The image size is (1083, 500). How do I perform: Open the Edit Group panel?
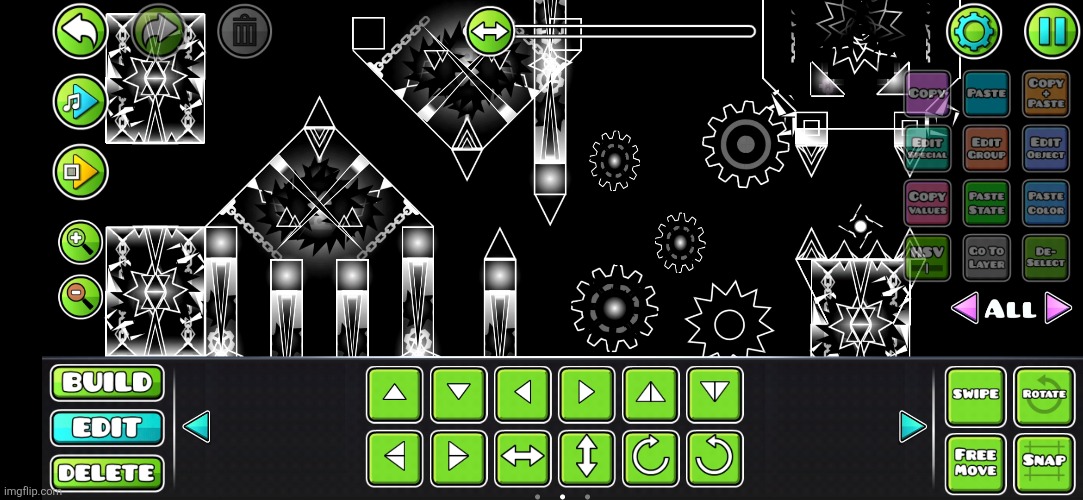click(987, 149)
